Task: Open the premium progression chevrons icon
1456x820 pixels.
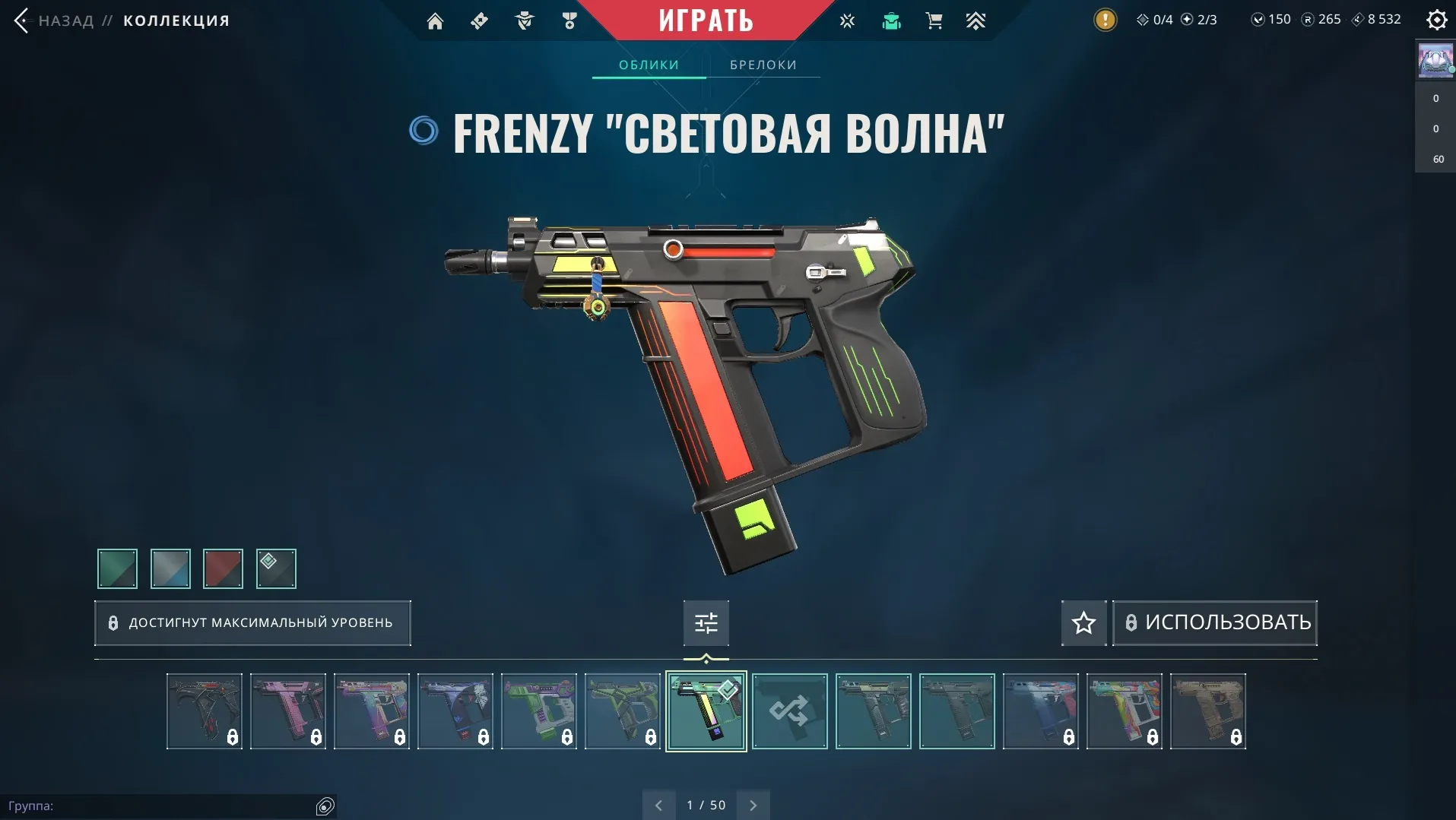Action: (x=976, y=21)
